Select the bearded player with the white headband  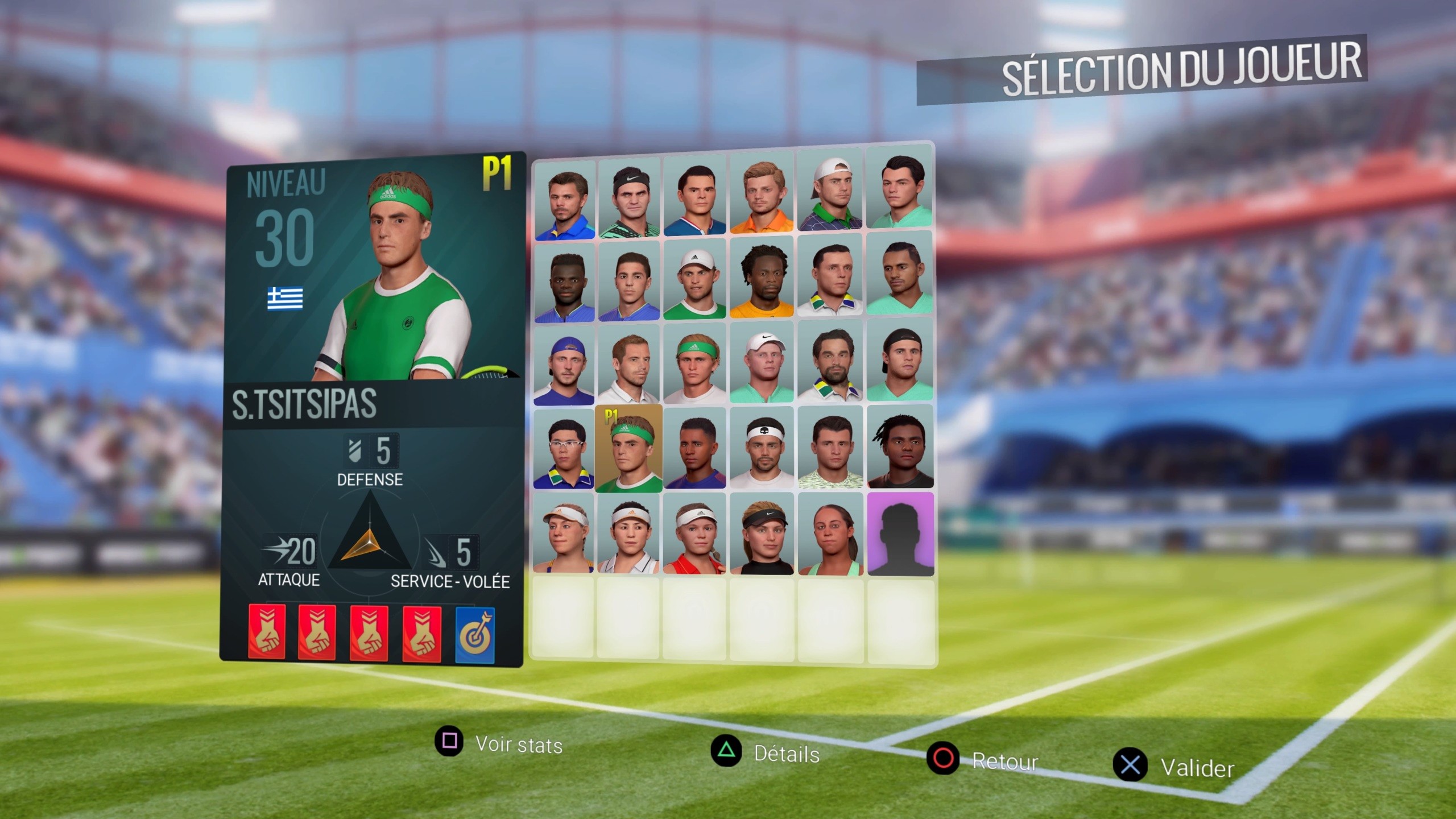[762, 448]
